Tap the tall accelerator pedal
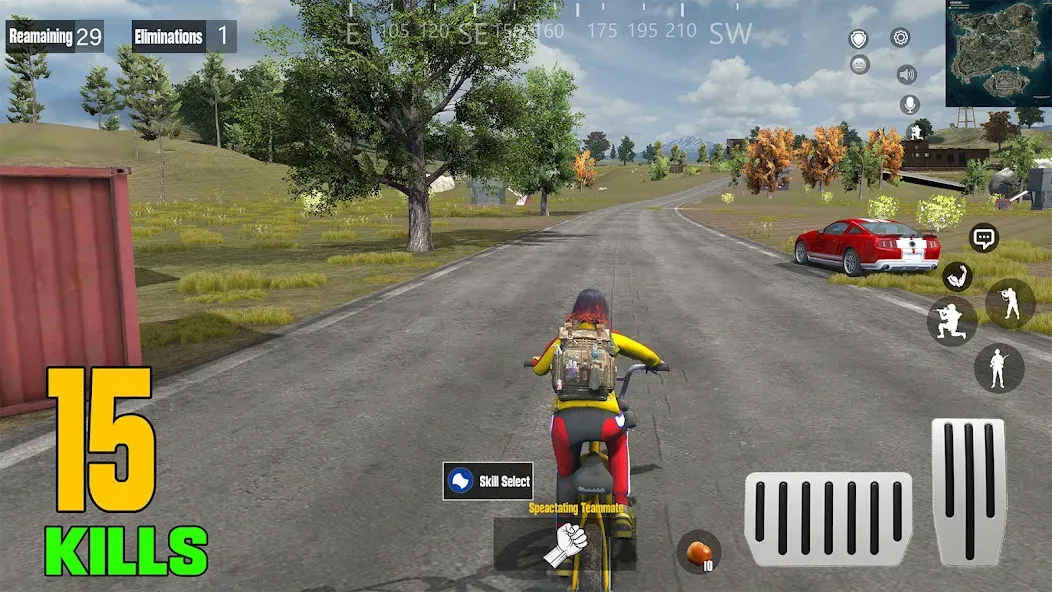The height and width of the screenshot is (592, 1052). (968, 491)
